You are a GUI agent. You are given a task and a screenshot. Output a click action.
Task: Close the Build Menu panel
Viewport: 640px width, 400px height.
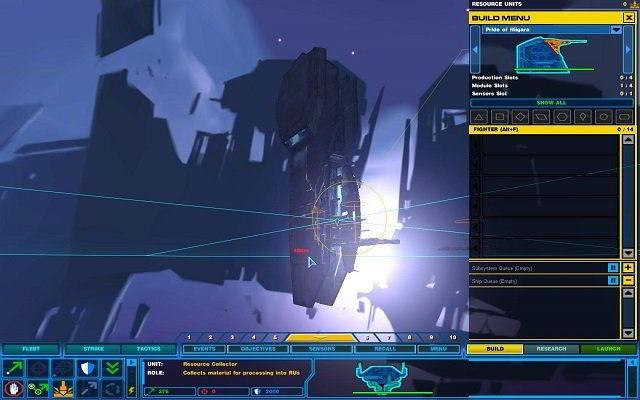point(629,18)
